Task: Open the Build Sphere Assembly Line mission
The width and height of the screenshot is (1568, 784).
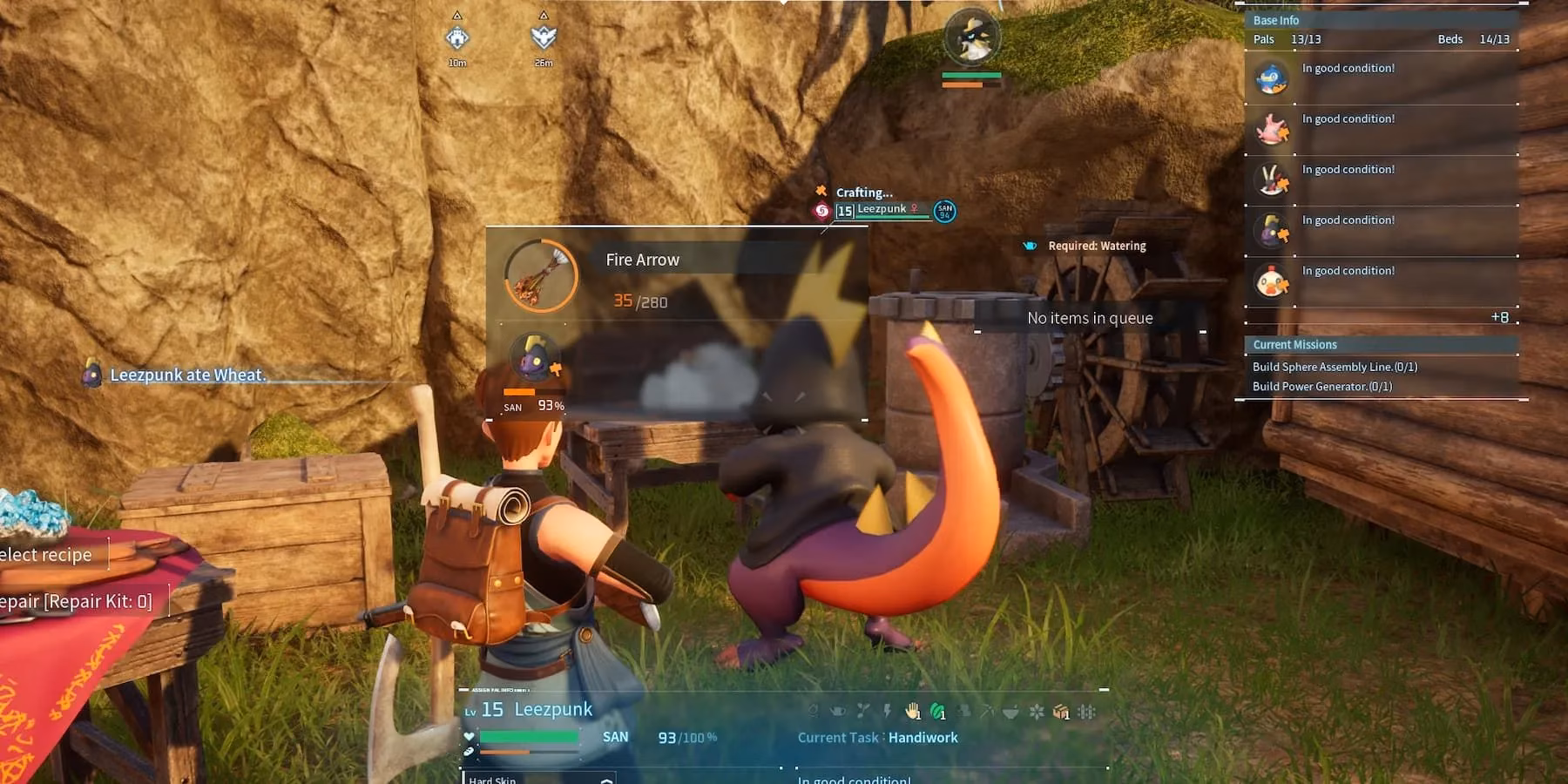Action: (x=1335, y=367)
